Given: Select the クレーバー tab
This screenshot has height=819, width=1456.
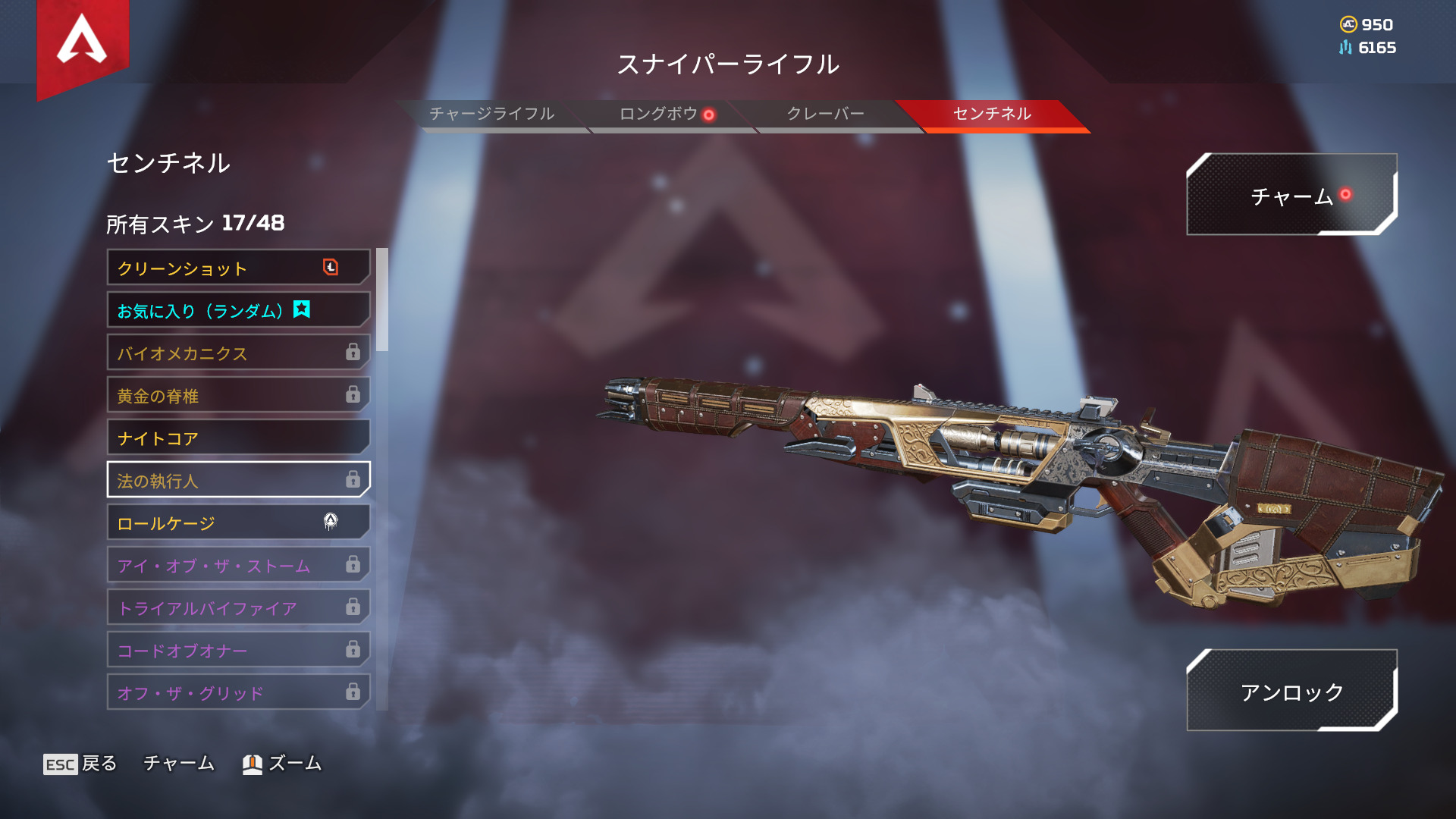Looking at the screenshot, I should coord(825,114).
